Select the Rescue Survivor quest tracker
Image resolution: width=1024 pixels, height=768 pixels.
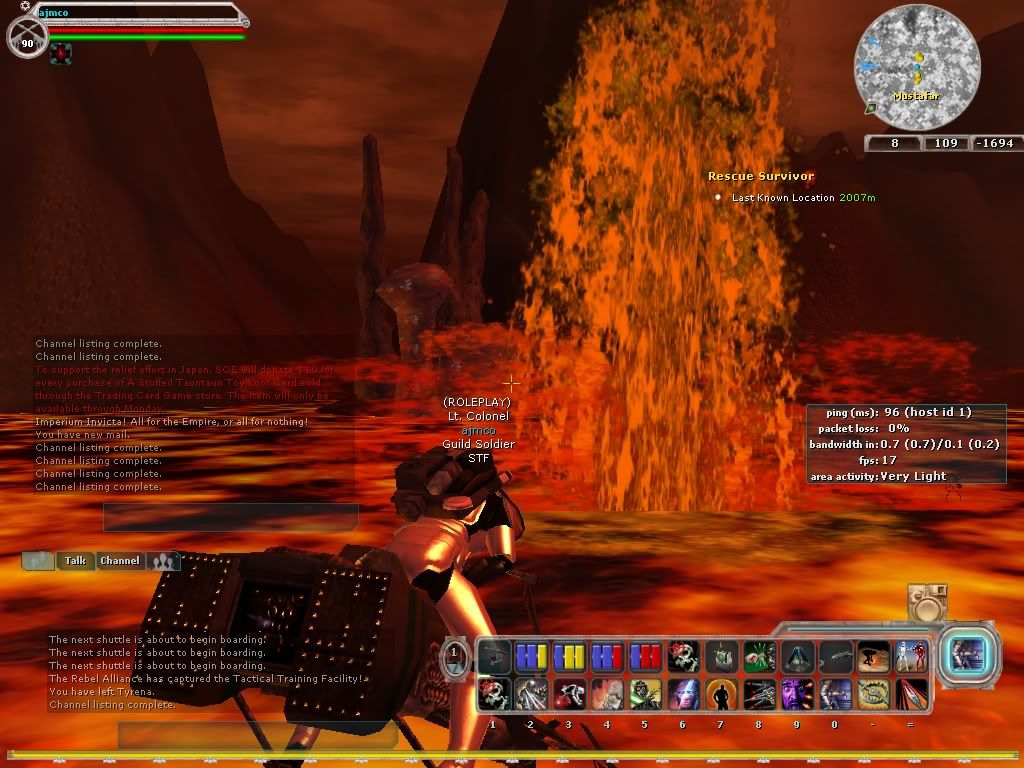click(761, 176)
